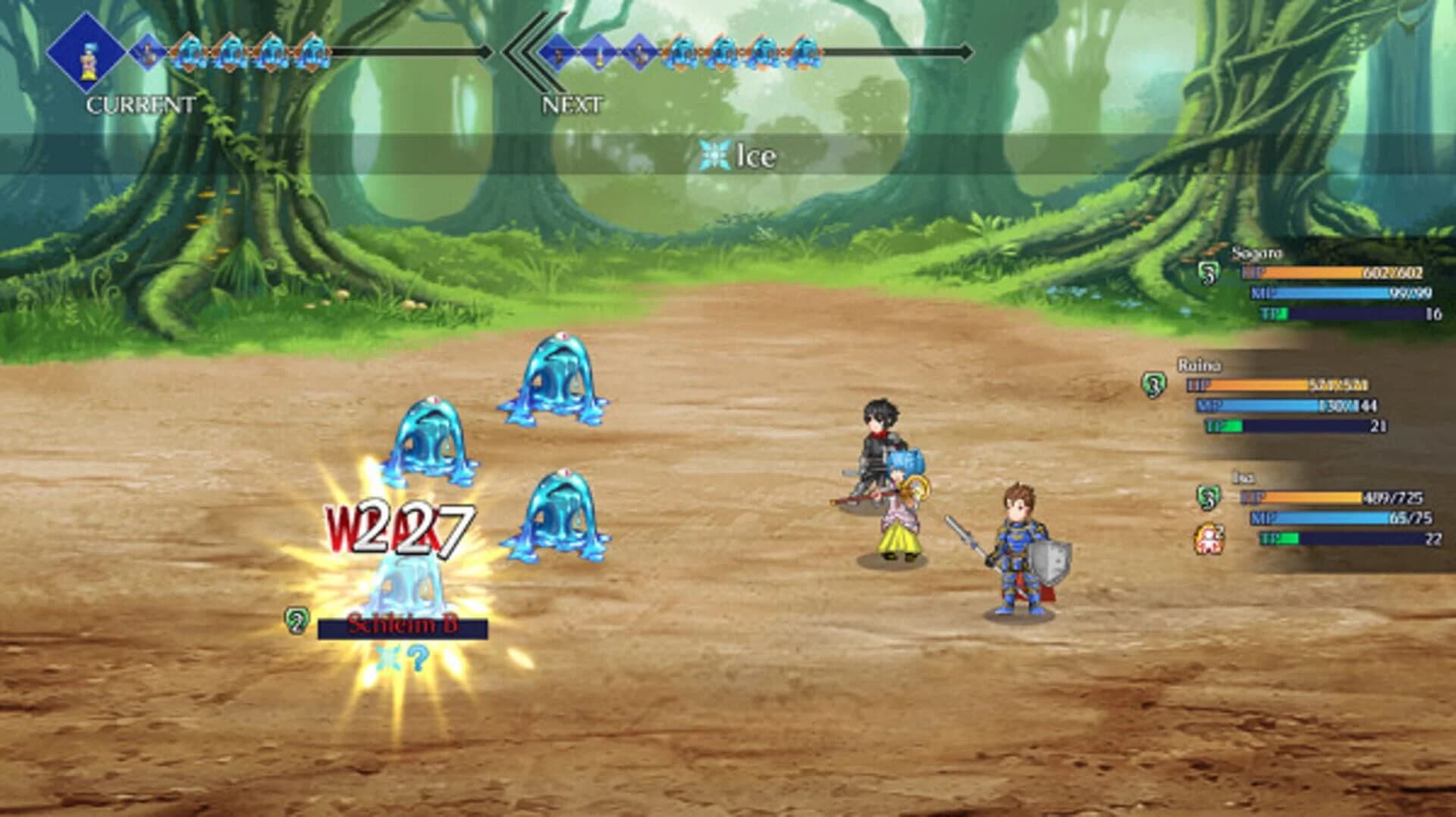This screenshot has height=817, width=1456.
Task: Toggle Isa's shield buff display
Action: click(1208, 498)
